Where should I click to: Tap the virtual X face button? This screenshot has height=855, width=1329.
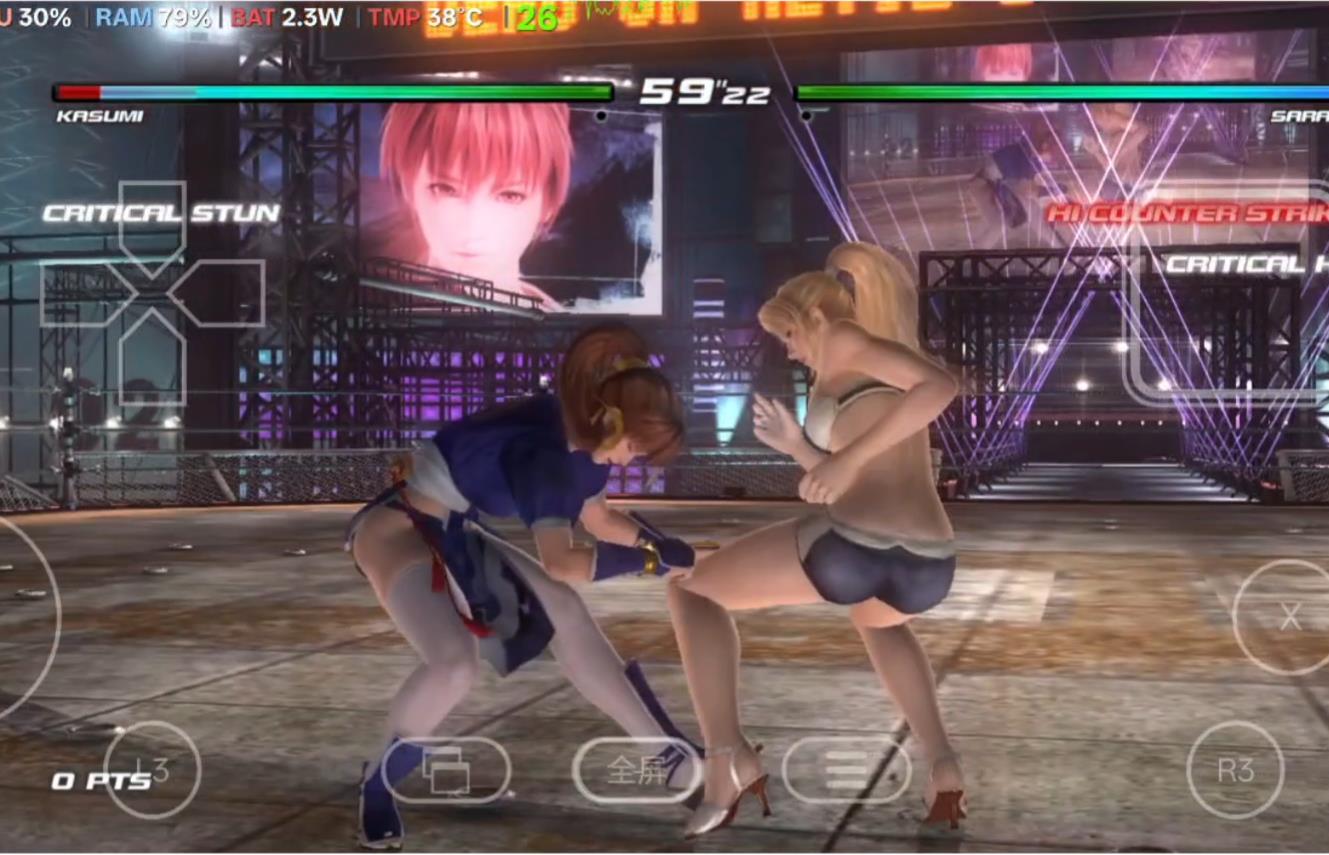[1289, 617]
